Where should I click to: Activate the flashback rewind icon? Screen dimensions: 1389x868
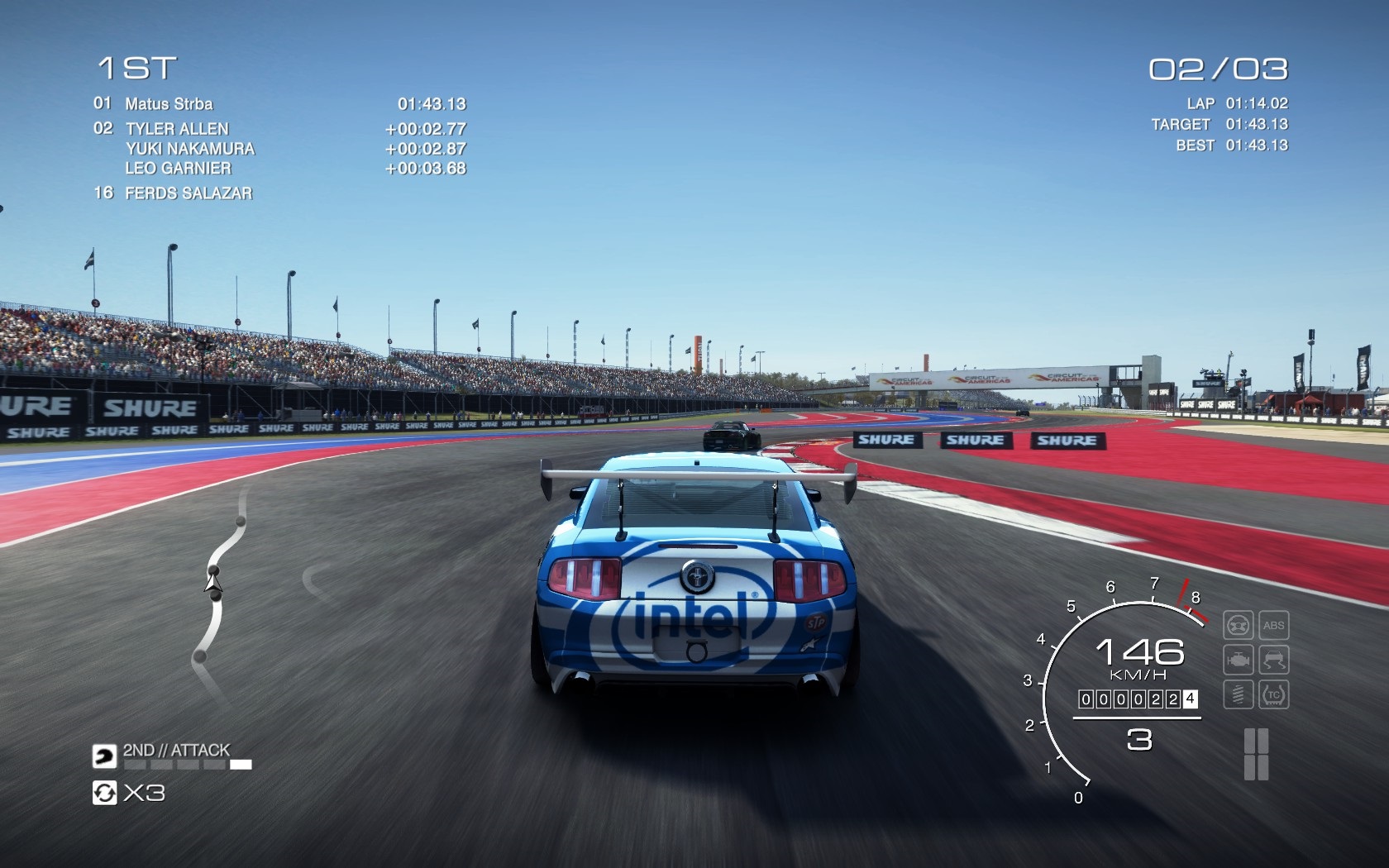click(104, 794)
